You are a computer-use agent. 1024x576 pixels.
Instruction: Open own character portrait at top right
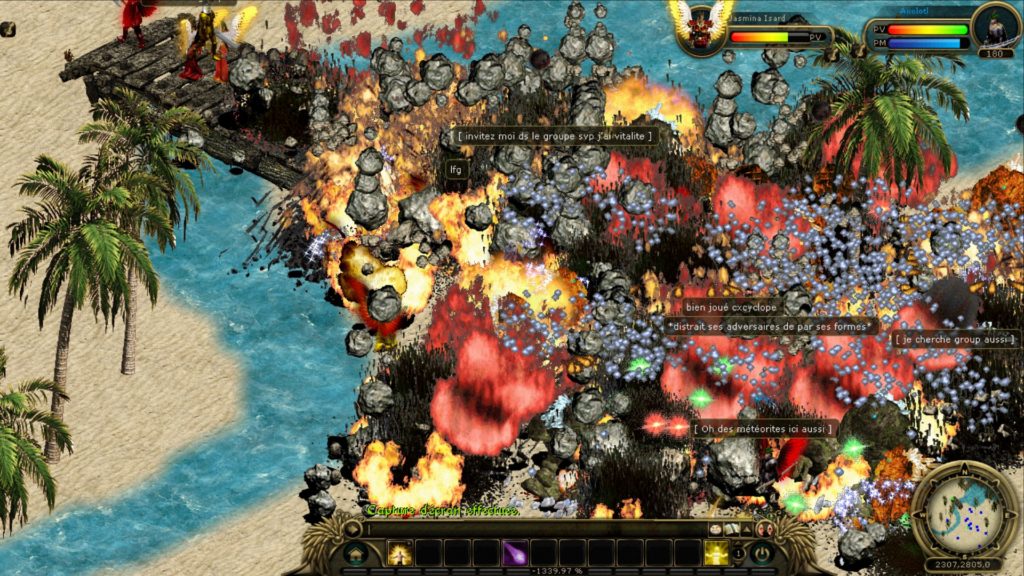[996, 26]
